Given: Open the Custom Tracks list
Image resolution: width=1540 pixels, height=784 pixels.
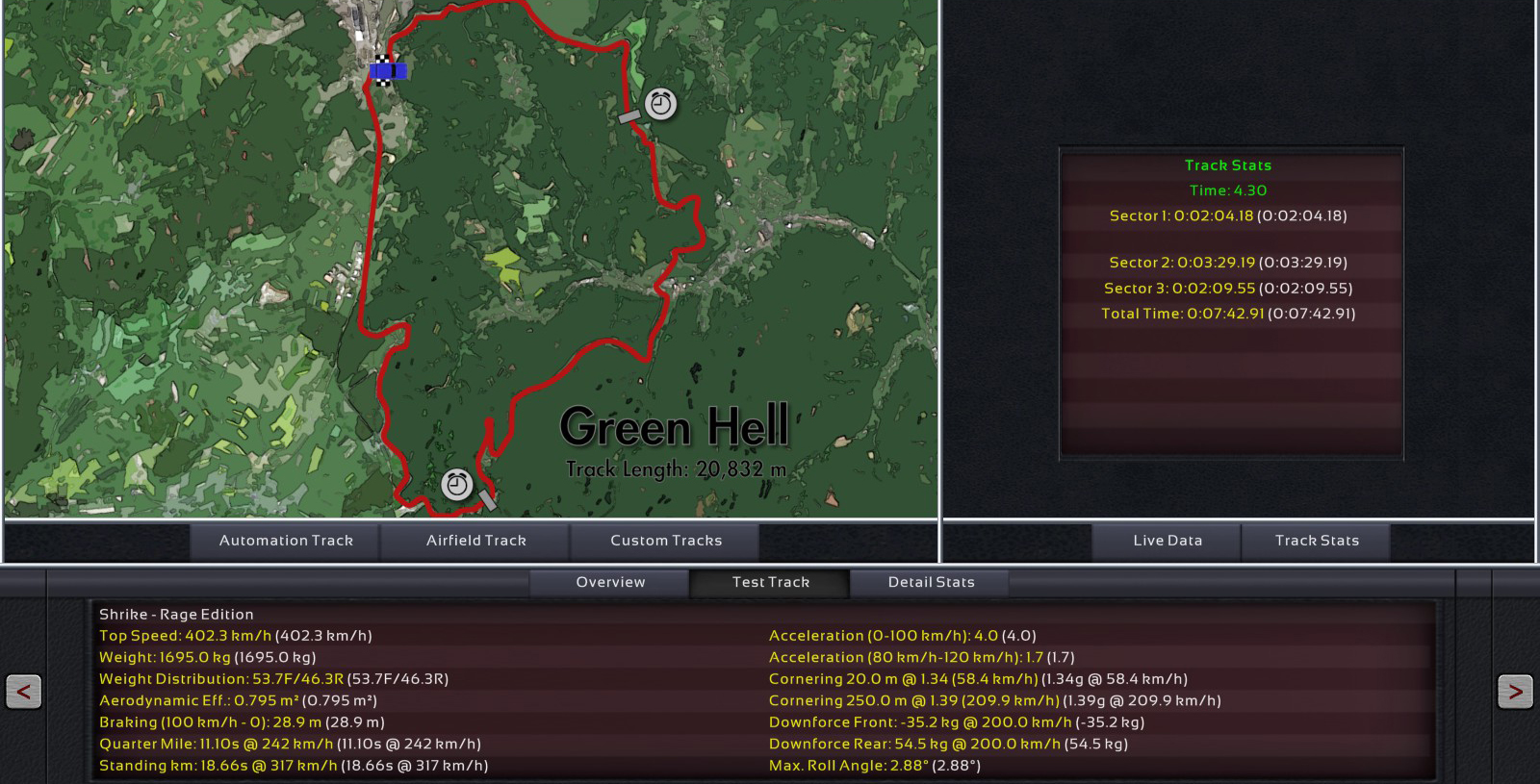Looking at the screenshot, I should pos(665,541).
